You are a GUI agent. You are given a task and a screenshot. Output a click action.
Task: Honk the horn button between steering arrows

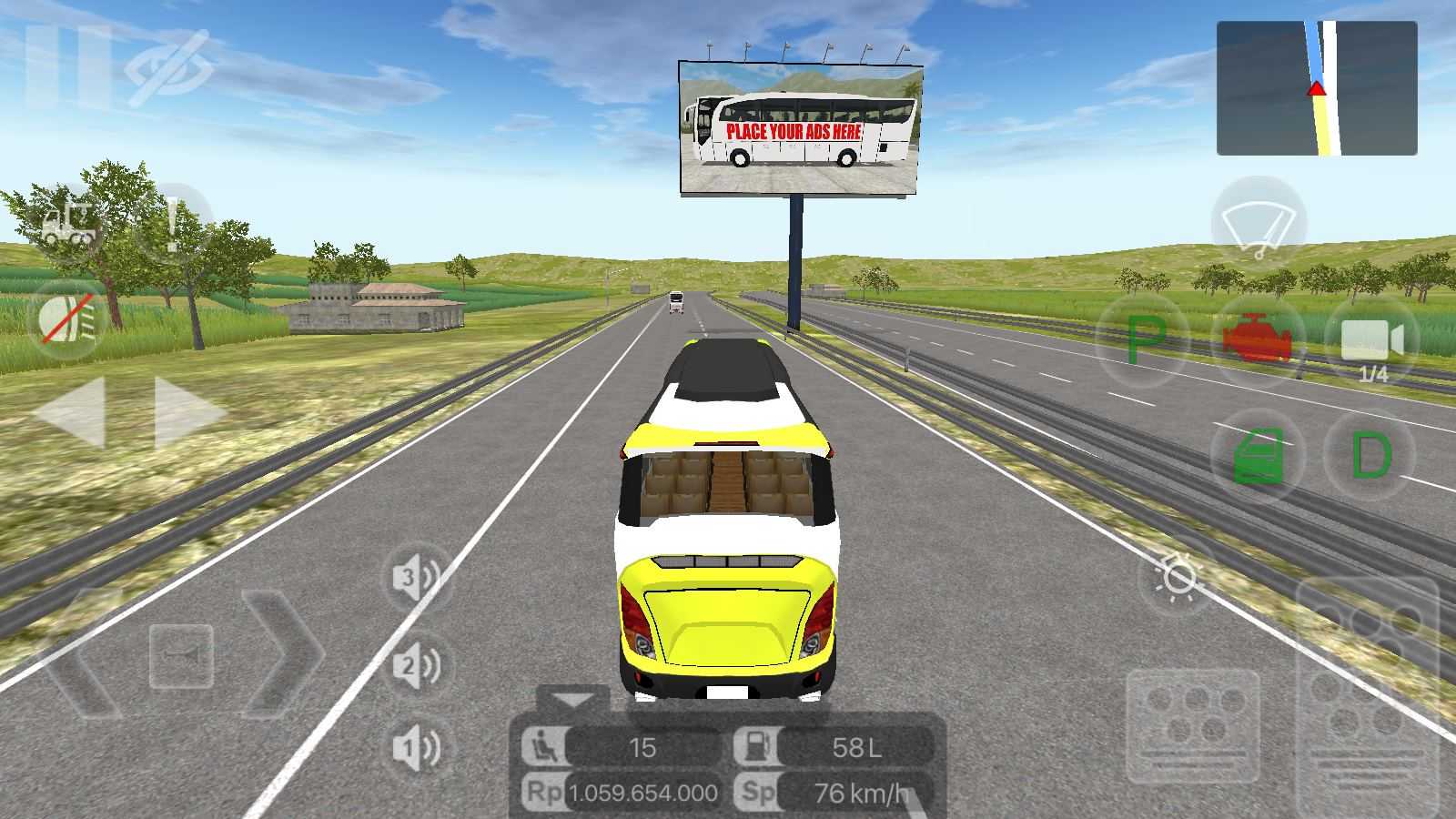click(182, 655)
